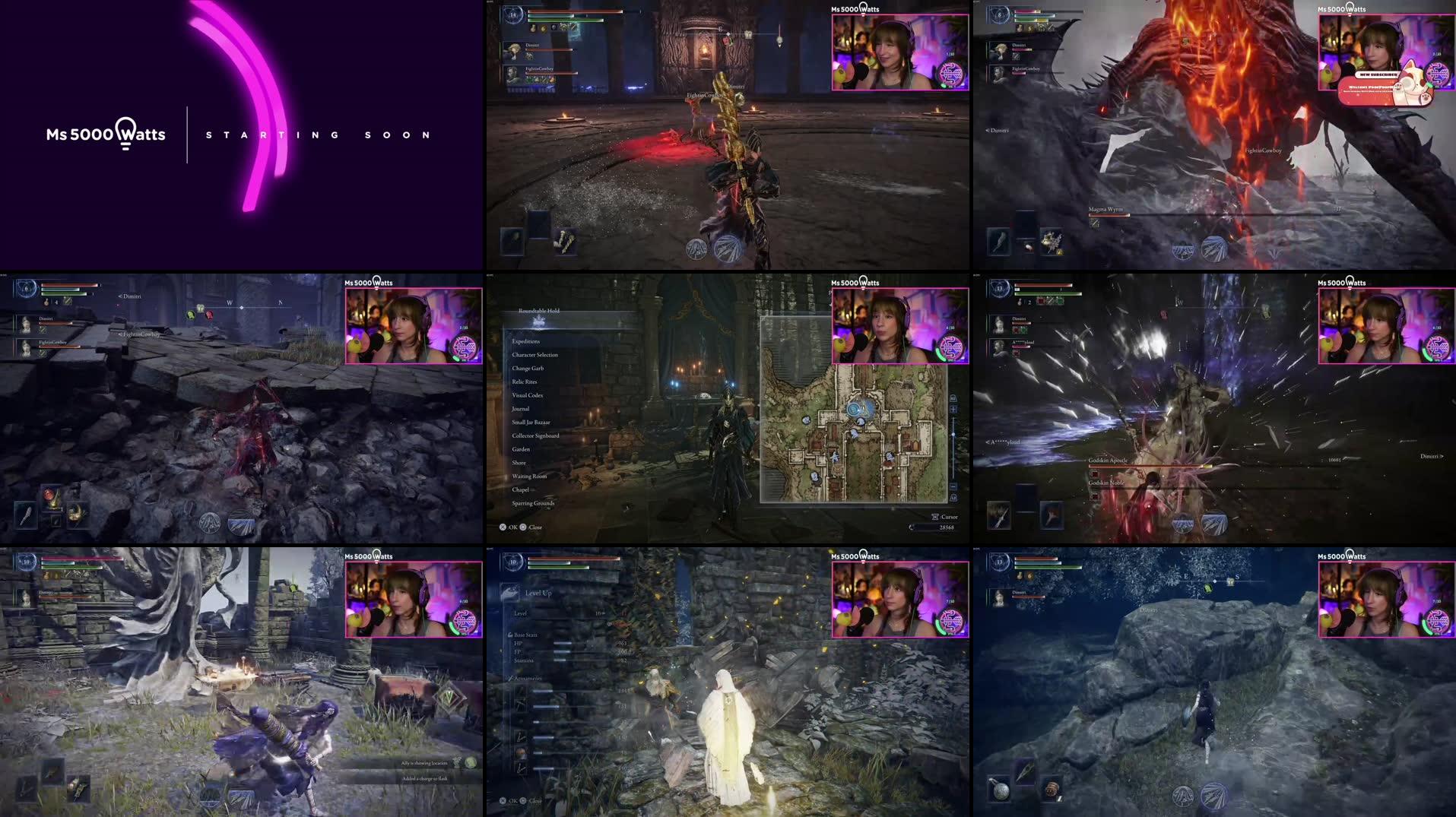The width and height of the screenshot is (1456, 817).
Task: Select the flask icon in the quick-item slot
Action: pos(51,497)
